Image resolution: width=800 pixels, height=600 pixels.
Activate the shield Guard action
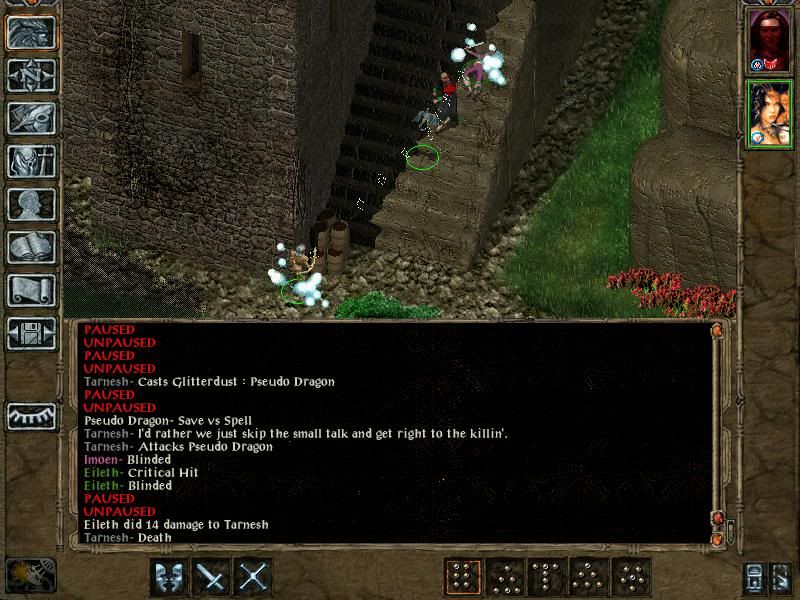169,577
